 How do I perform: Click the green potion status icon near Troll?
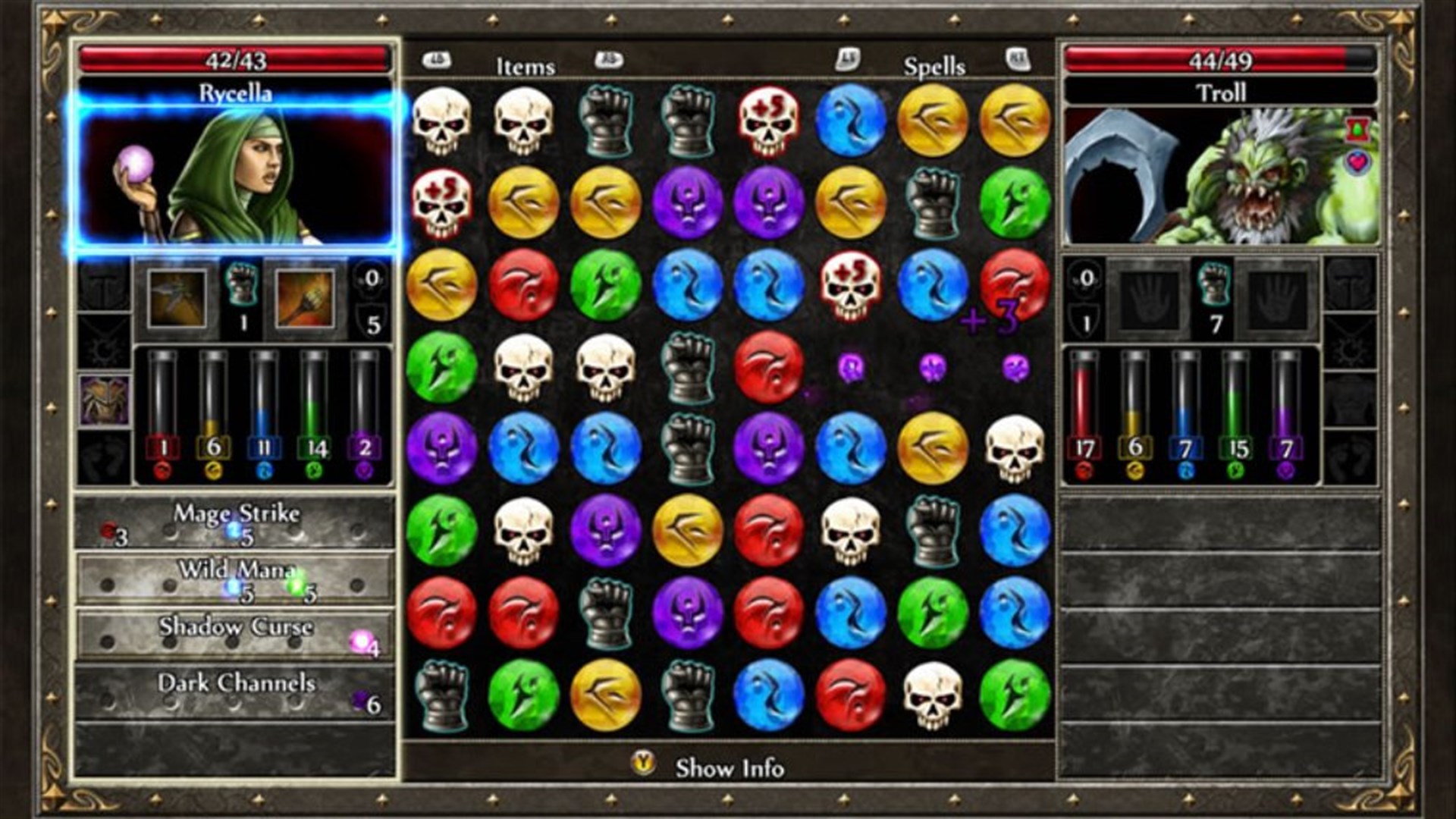(1357, 128)
